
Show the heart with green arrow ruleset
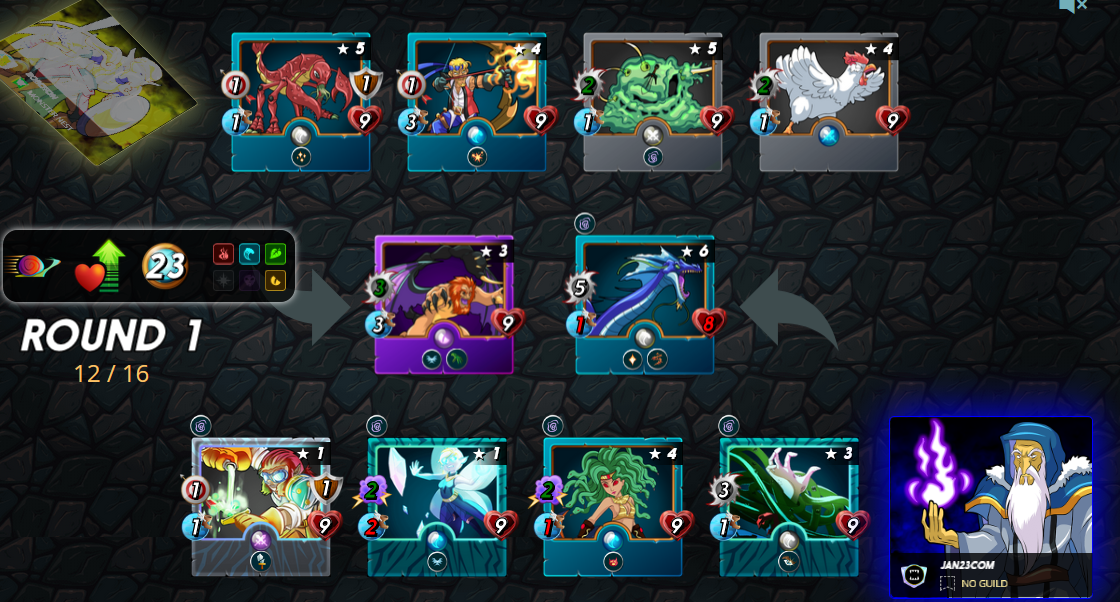tap(97, 266)
